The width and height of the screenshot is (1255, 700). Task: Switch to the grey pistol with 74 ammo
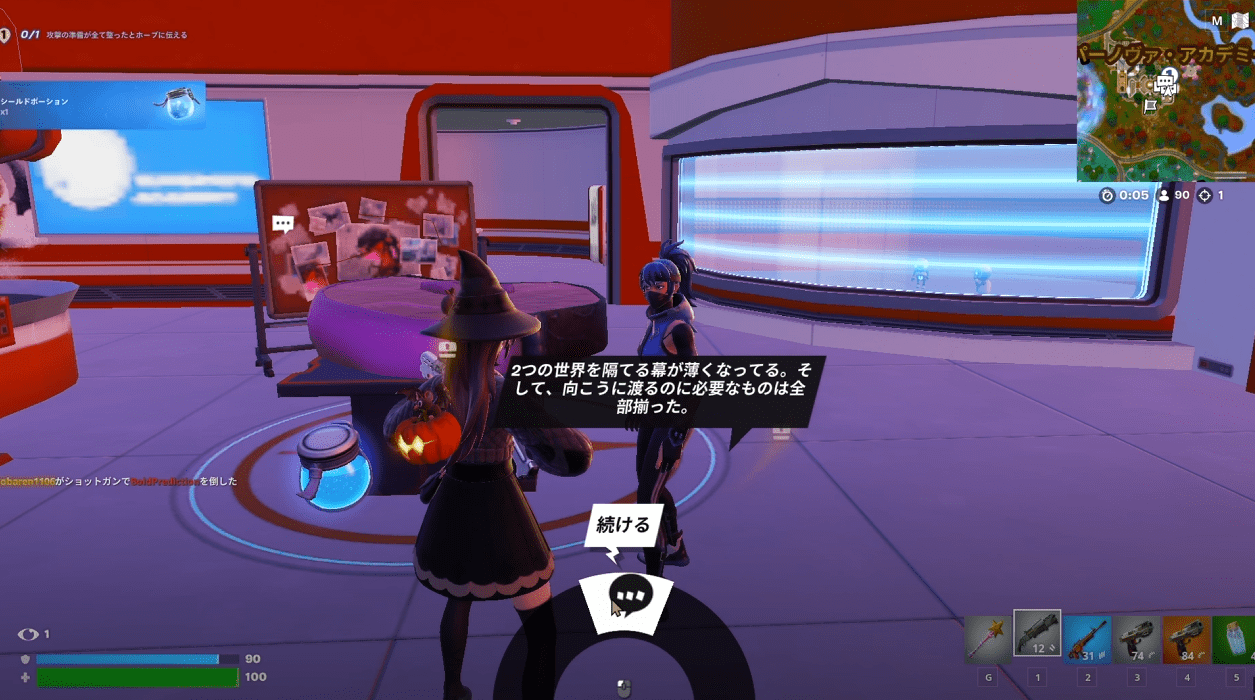[1137, 638]
